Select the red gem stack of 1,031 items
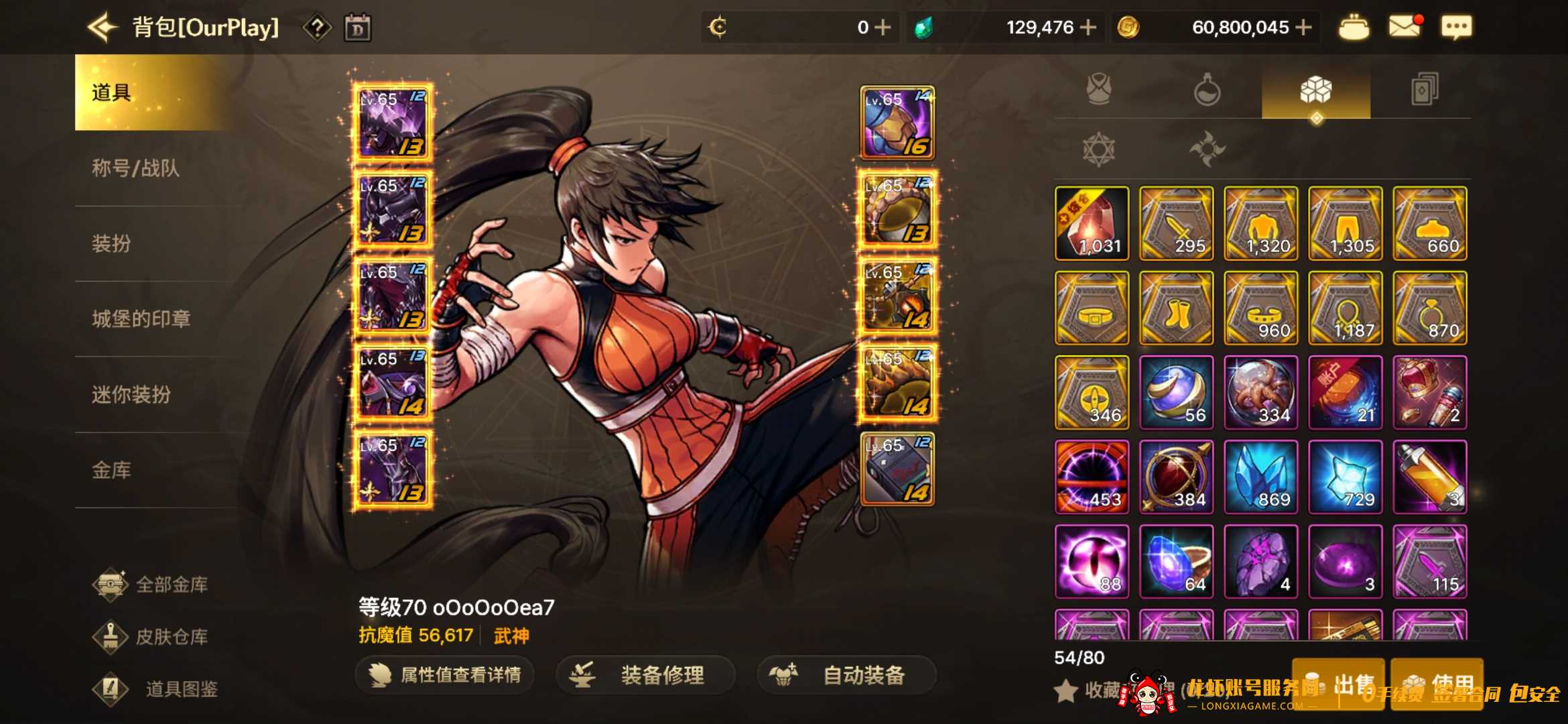1568x724 pixels. 1091,224
